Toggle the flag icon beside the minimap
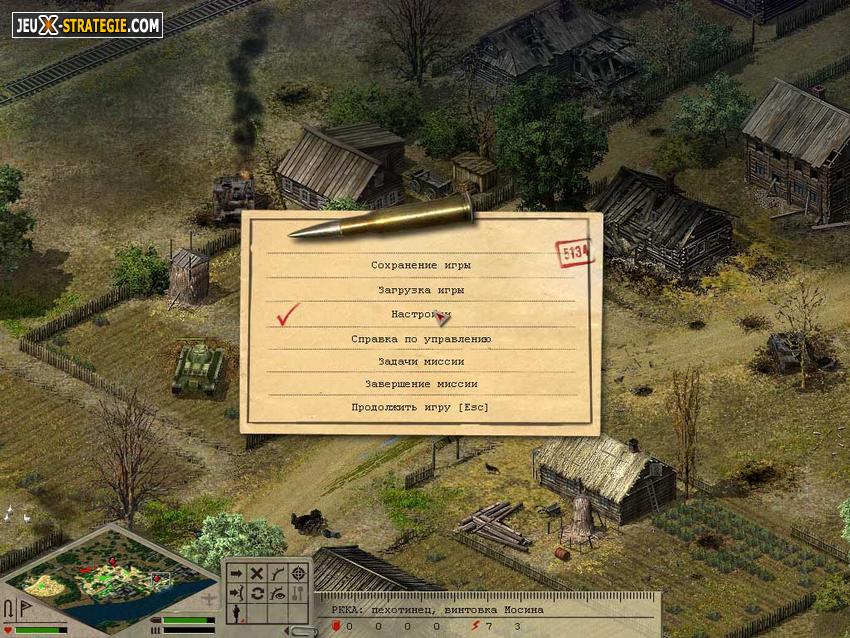The height and width of the screenshot is (638, 850). pos(24,609)
